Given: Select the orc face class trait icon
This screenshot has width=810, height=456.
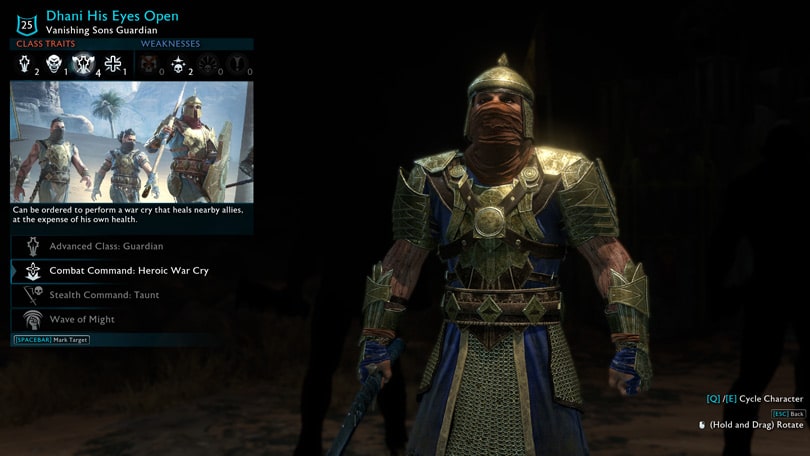Looking at the screenshot, I should (55, 64).
